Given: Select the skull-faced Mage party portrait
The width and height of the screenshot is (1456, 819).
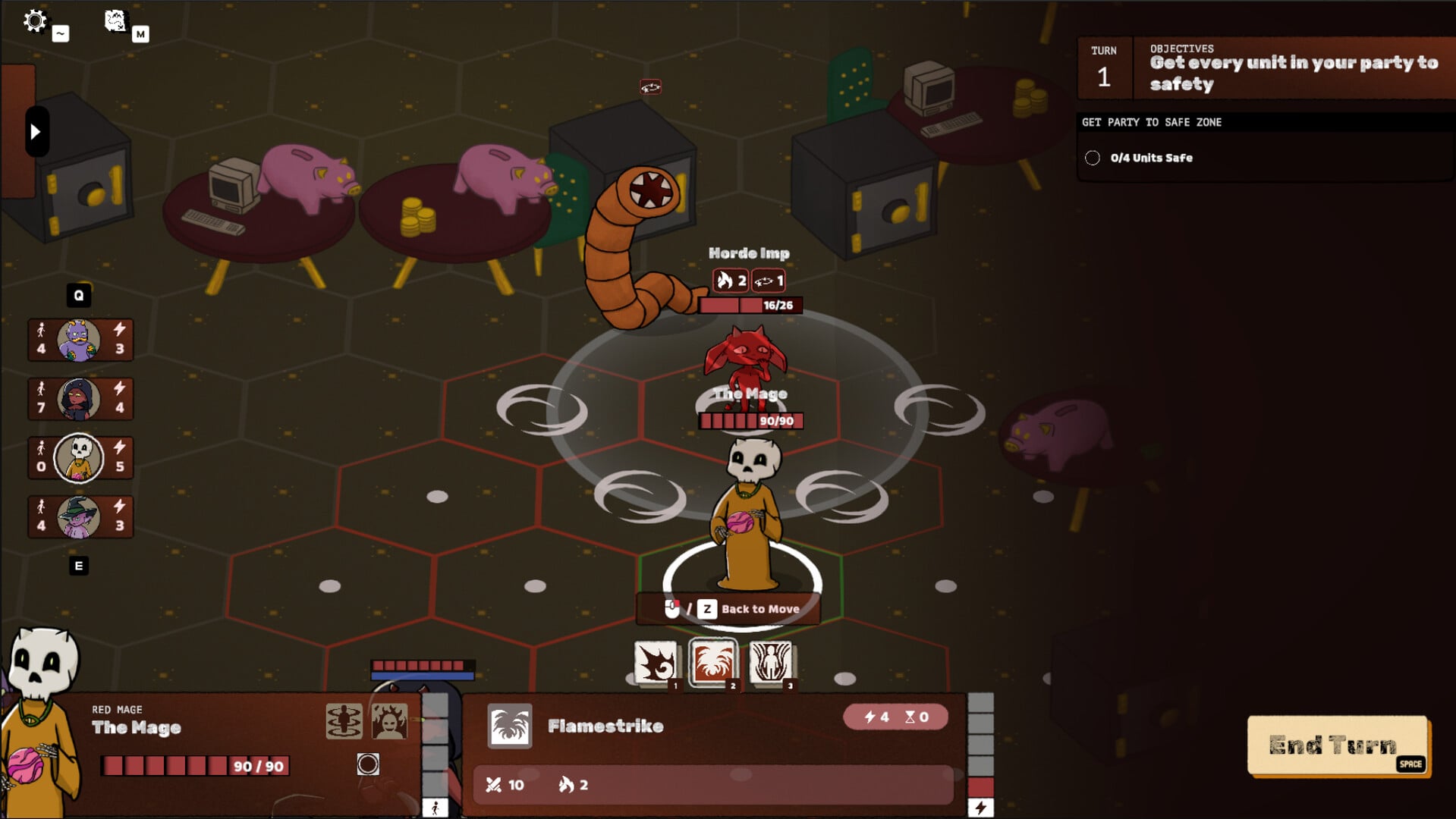Looking at the screenshot, I should [x=79, y=458].
